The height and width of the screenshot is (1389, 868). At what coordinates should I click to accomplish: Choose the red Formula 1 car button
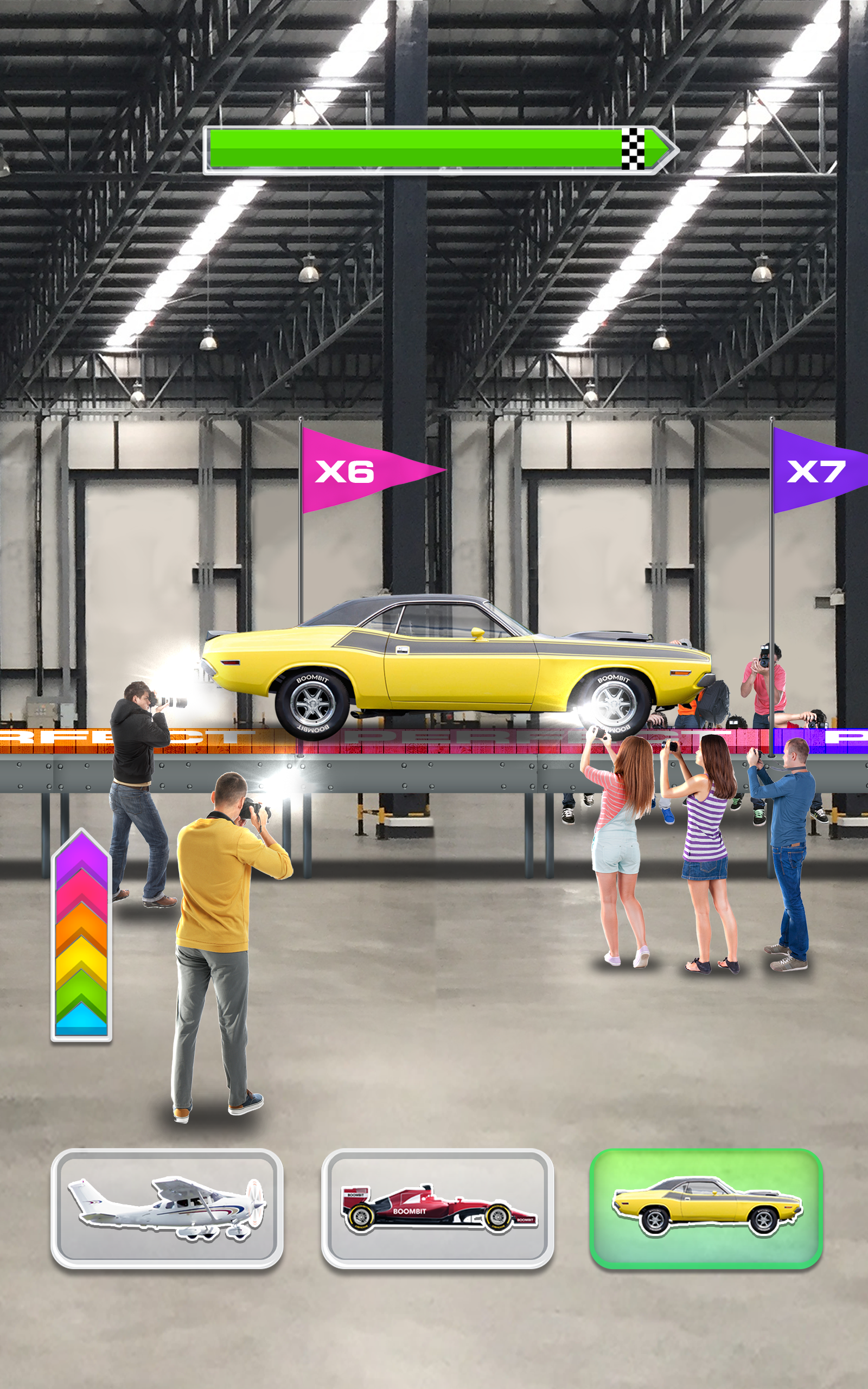(437, 1208)
